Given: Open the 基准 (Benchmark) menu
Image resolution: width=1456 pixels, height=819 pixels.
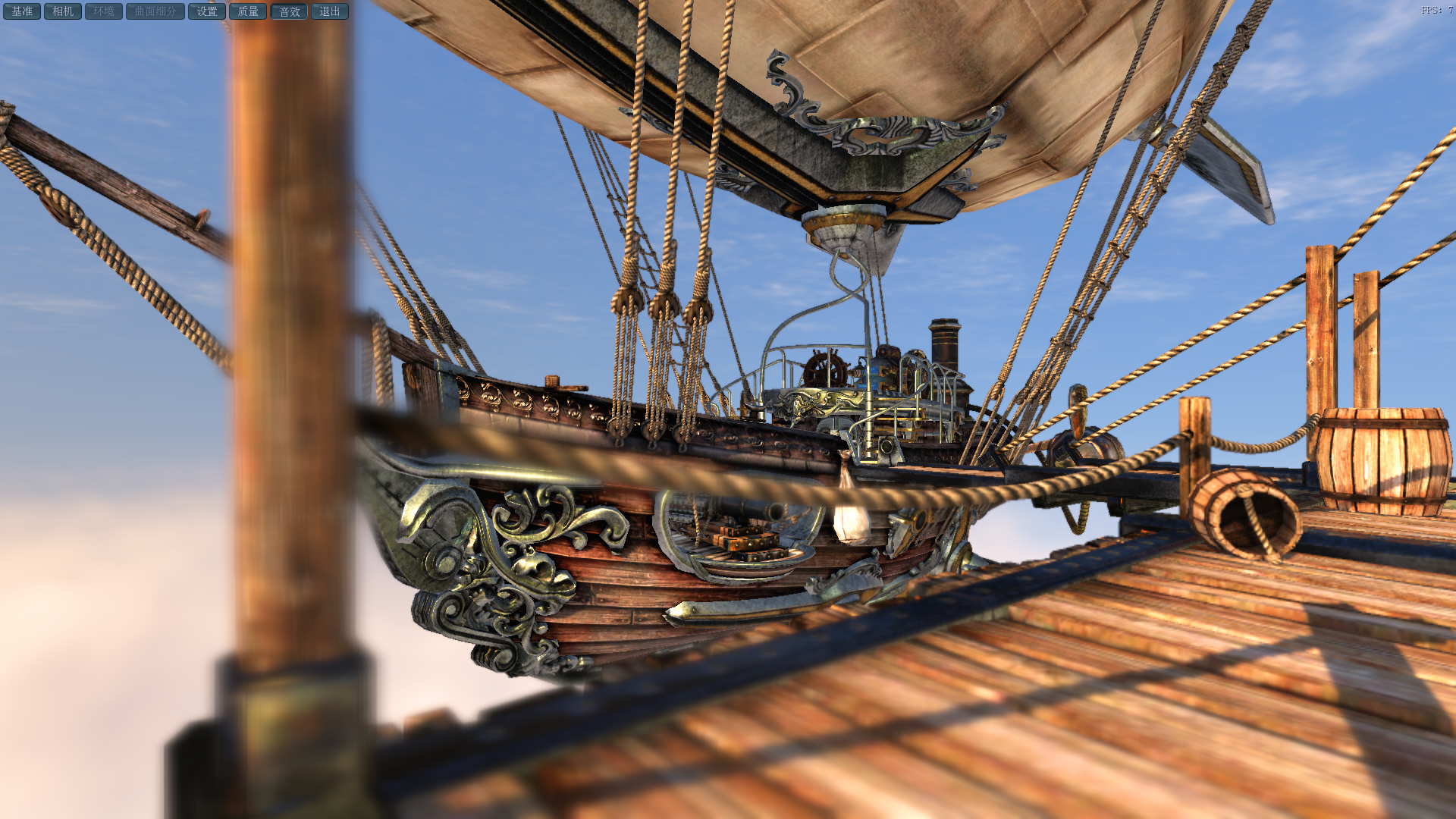Looking at the screenshot, I should [22, 11].
